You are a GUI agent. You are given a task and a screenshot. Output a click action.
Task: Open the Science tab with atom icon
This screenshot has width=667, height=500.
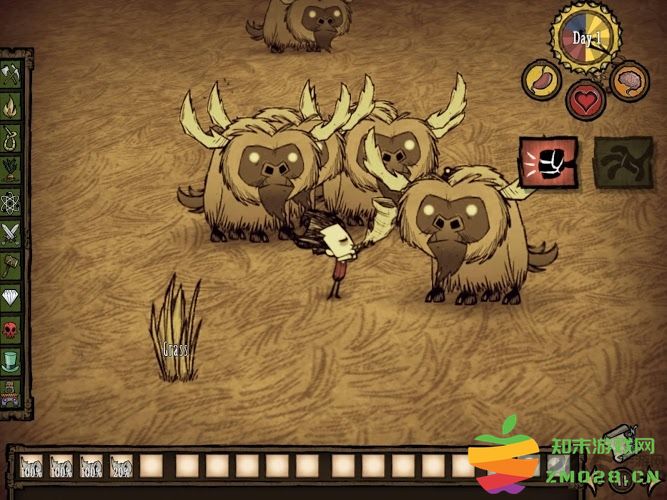click(13, 201)
